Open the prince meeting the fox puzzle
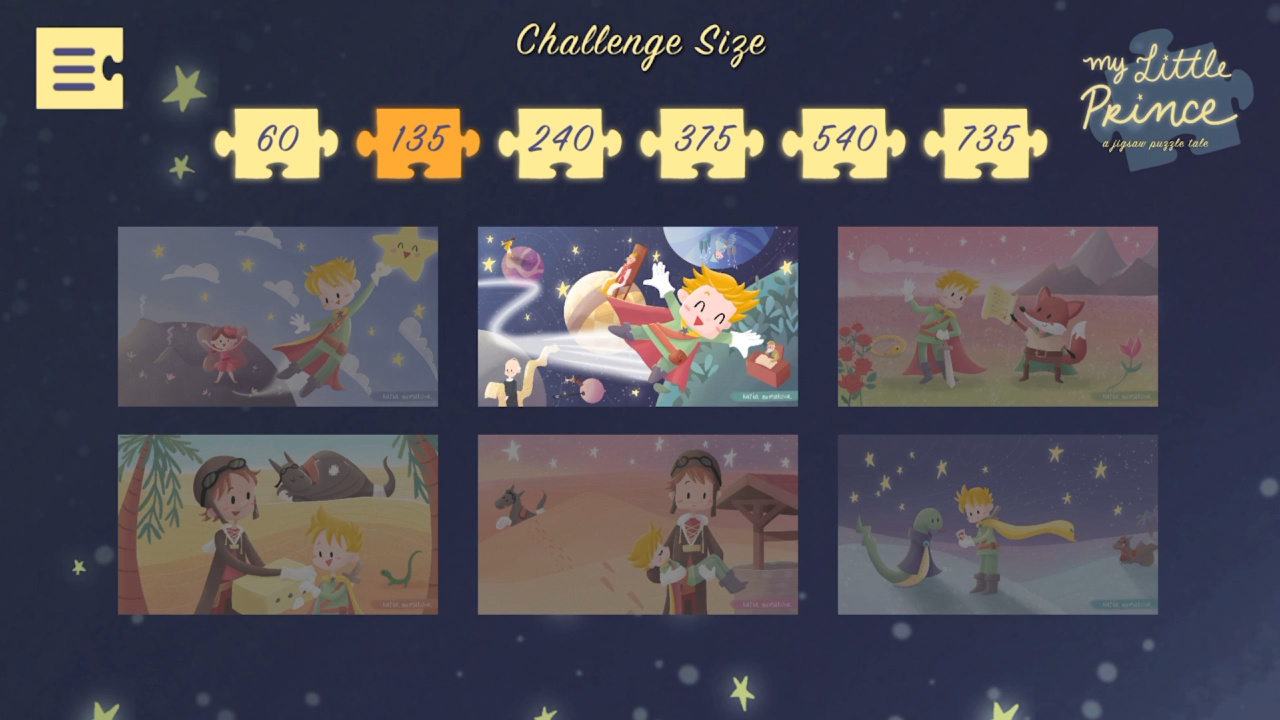The width and height of the screenshot is (1280, 720). pos(1000,316)
